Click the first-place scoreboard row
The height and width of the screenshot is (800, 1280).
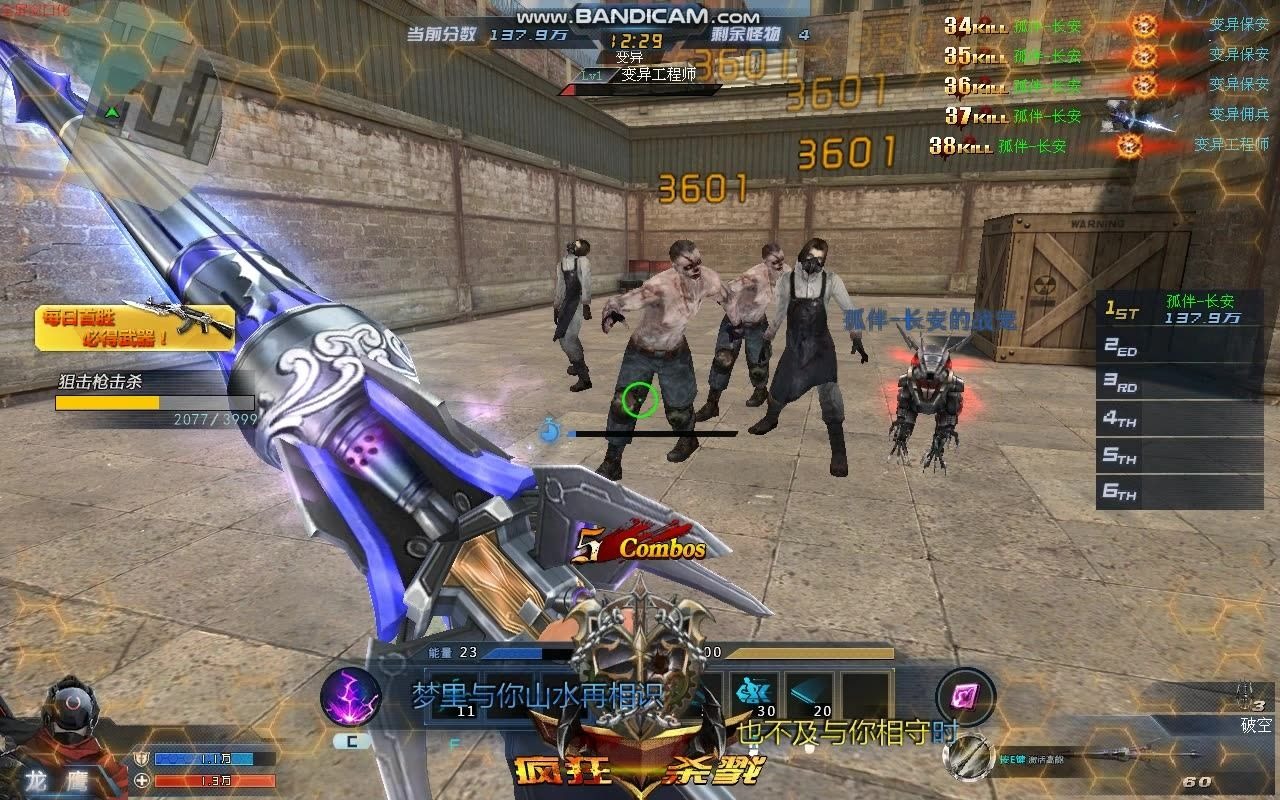coord(1179,309)
